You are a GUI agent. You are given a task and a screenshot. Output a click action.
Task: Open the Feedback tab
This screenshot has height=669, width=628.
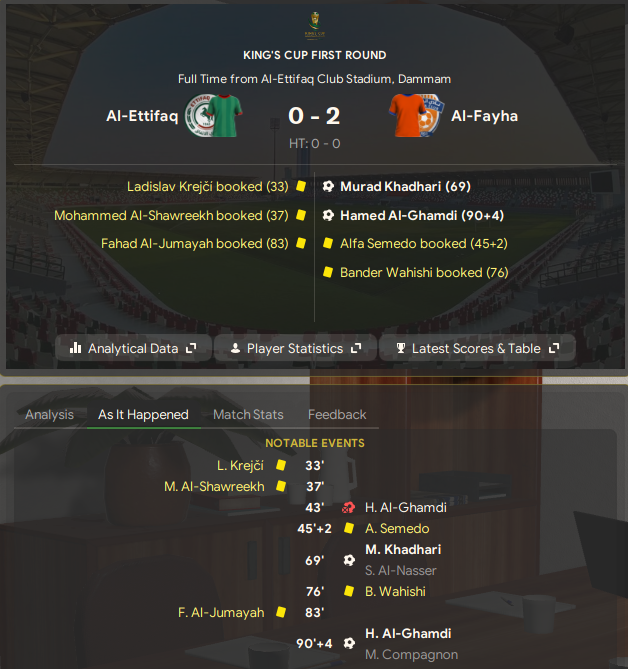[x=337, y=414]
